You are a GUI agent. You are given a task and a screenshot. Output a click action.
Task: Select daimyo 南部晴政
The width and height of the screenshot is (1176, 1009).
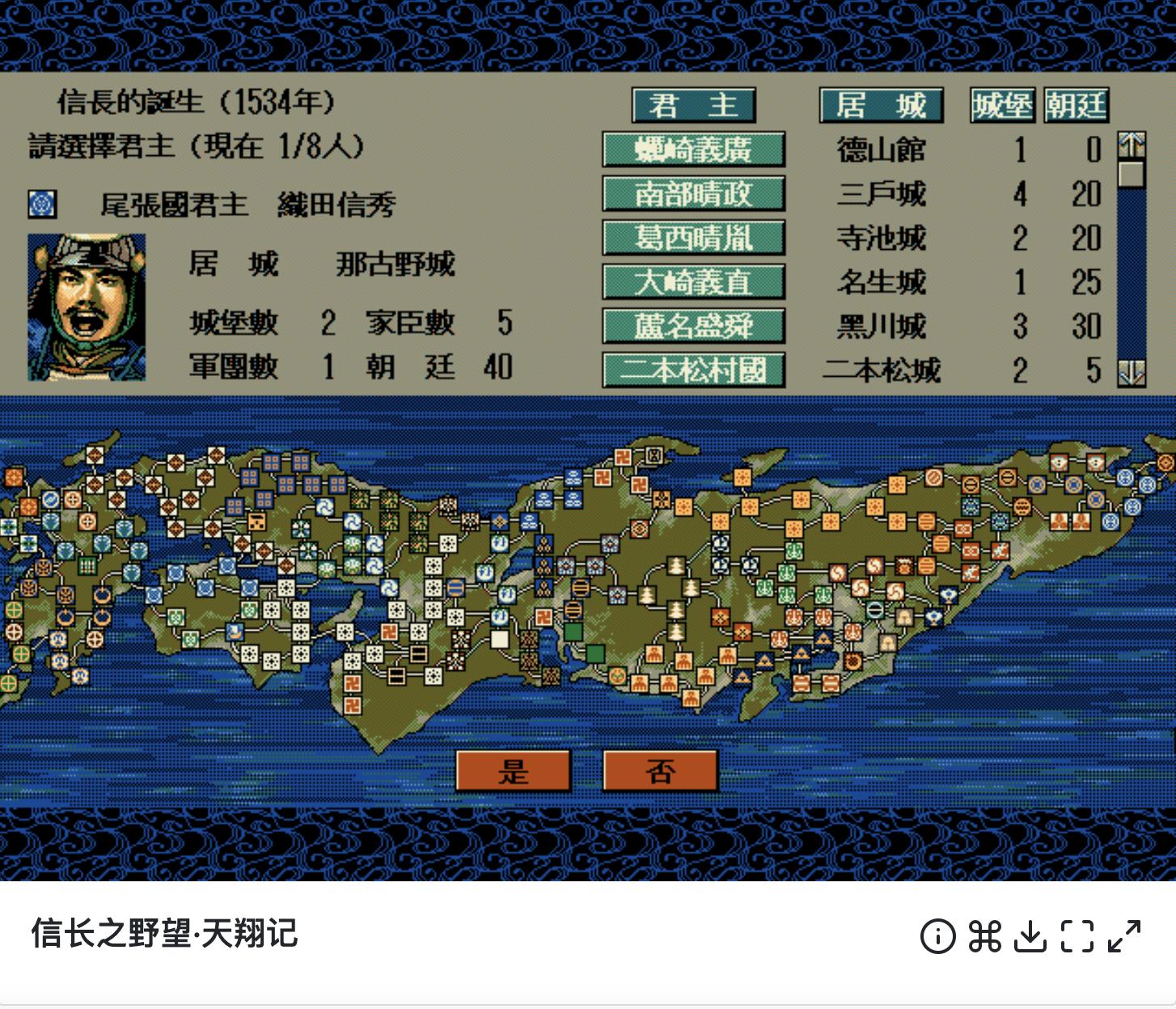click(x=693, y=194)
